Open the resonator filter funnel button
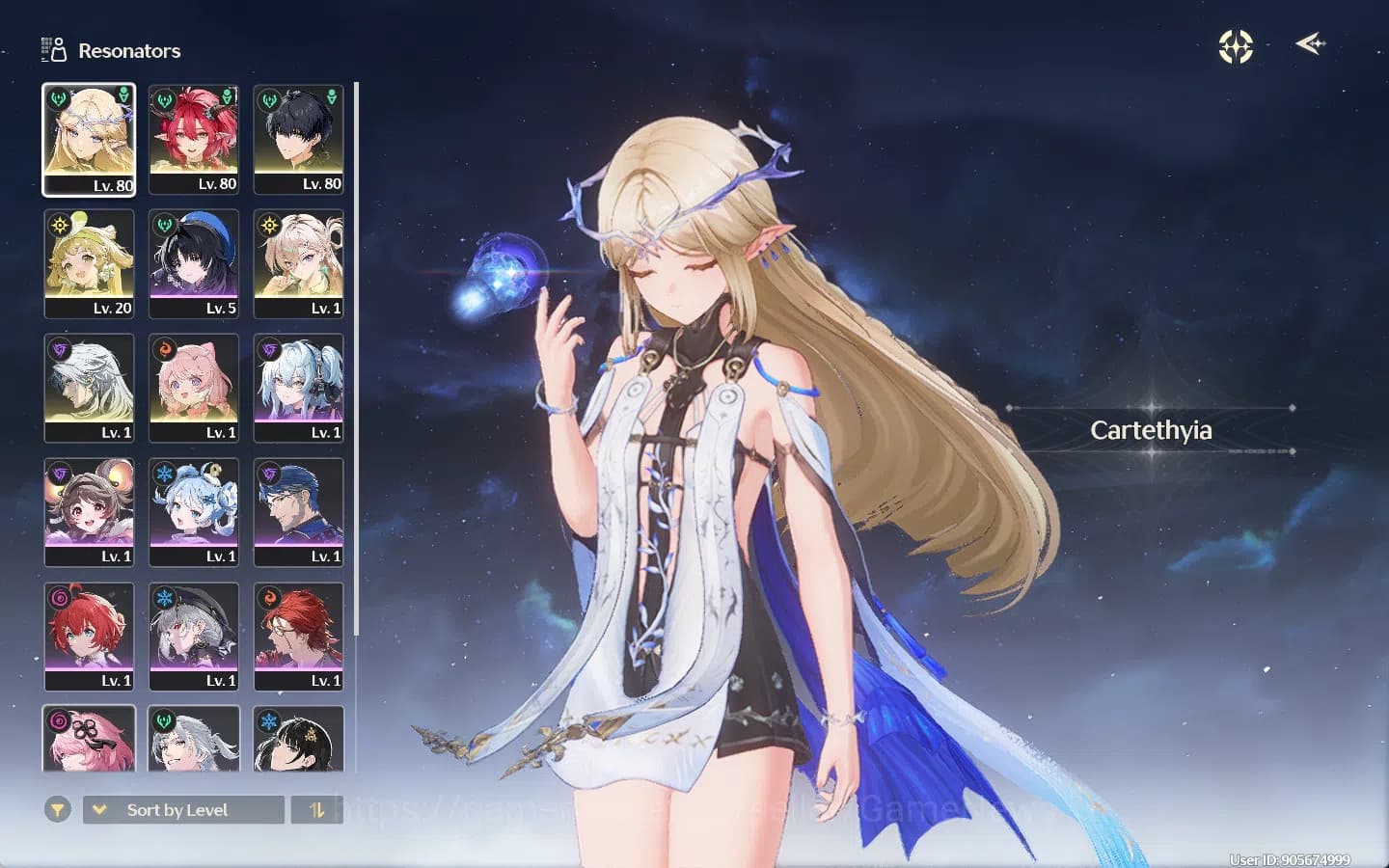1389x868 pixels. [58, 810]
